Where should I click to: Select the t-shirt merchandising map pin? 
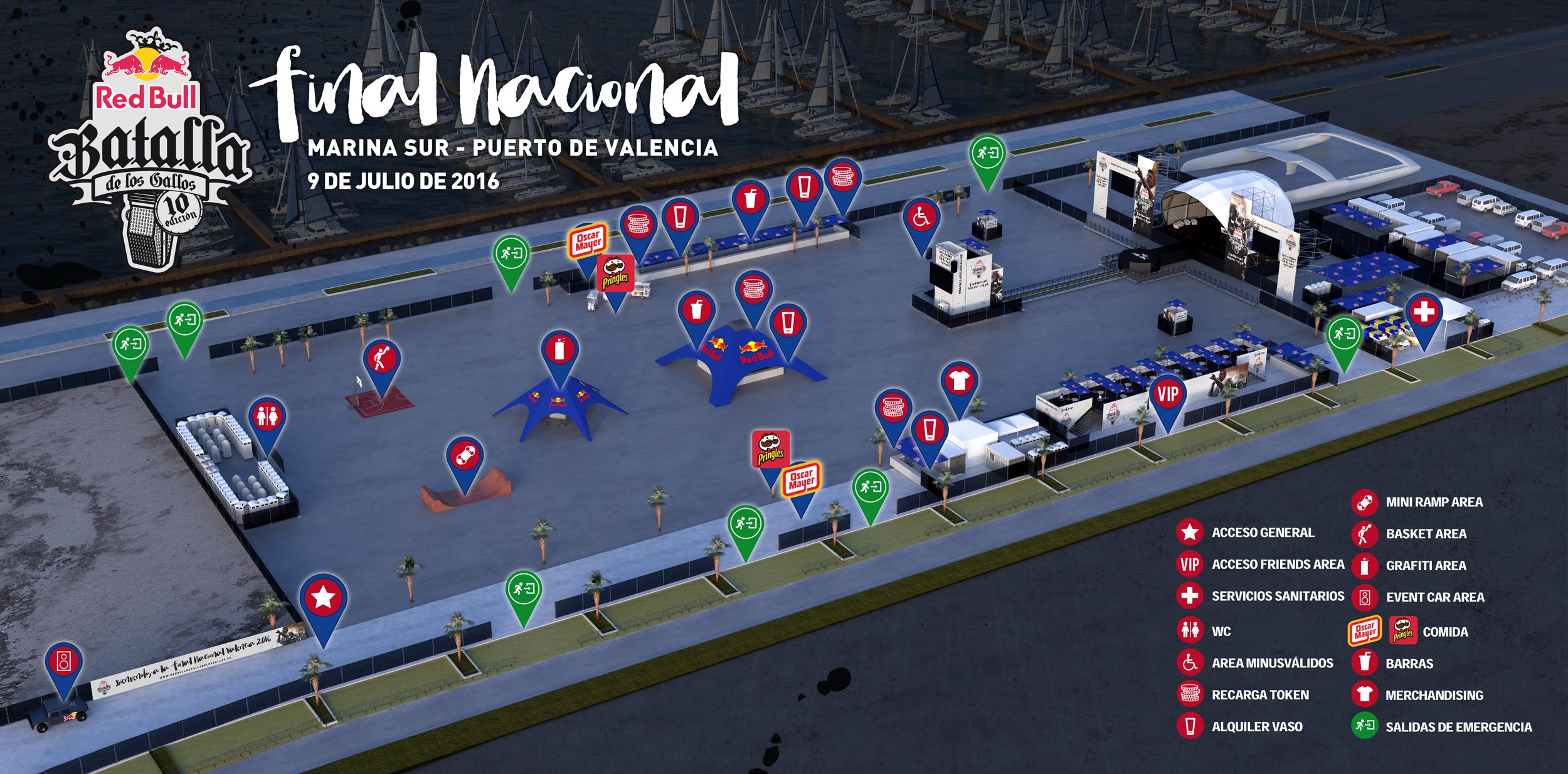click(958, 381)
